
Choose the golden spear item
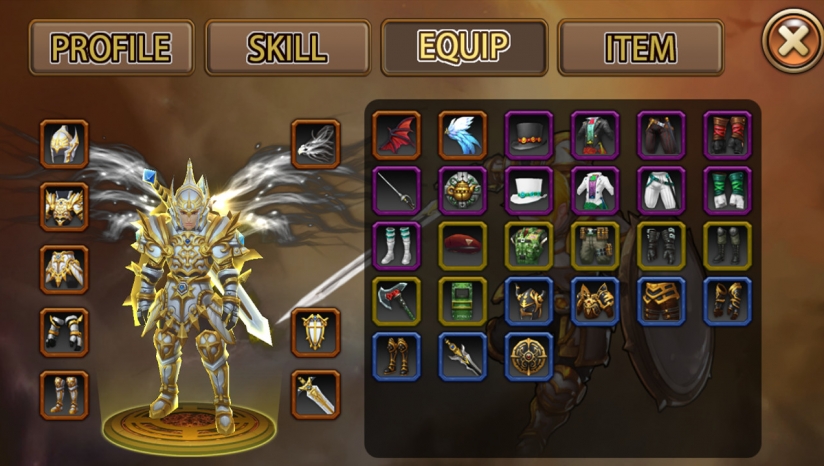tap(462, 356)
